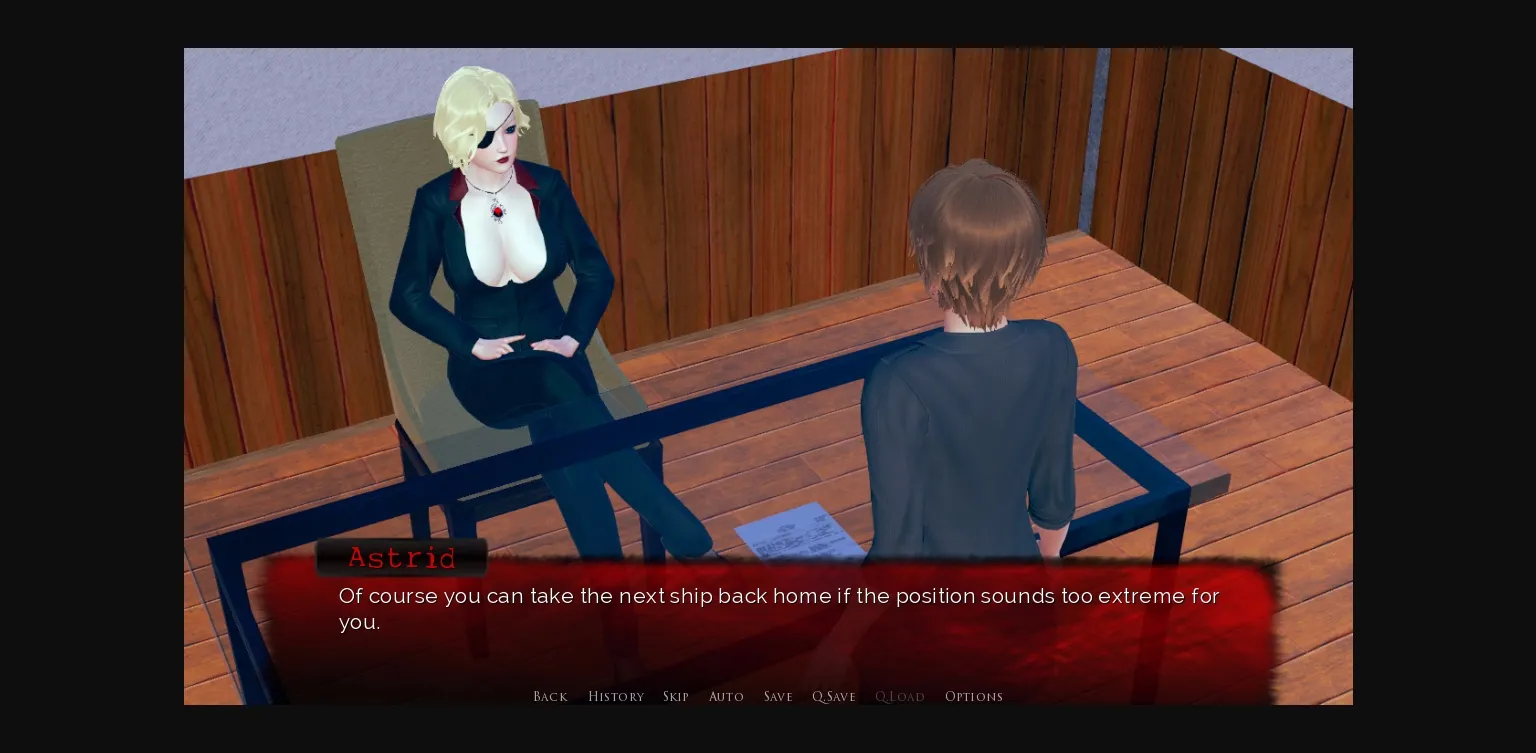The width and height of the screenshot is (1536, 753).
Task: Open the History log of past dialogue
Action: coord(616,697)
